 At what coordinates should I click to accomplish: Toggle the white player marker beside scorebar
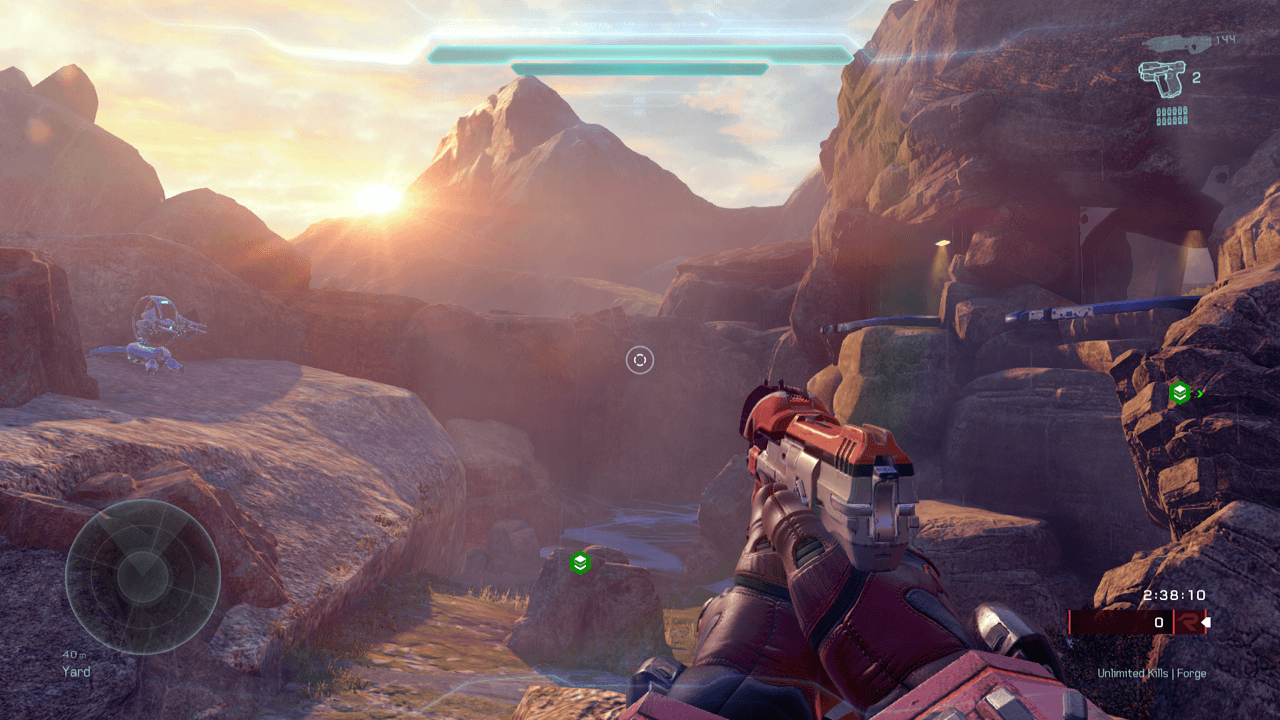pyautogui.click(x=1207, y=621)
